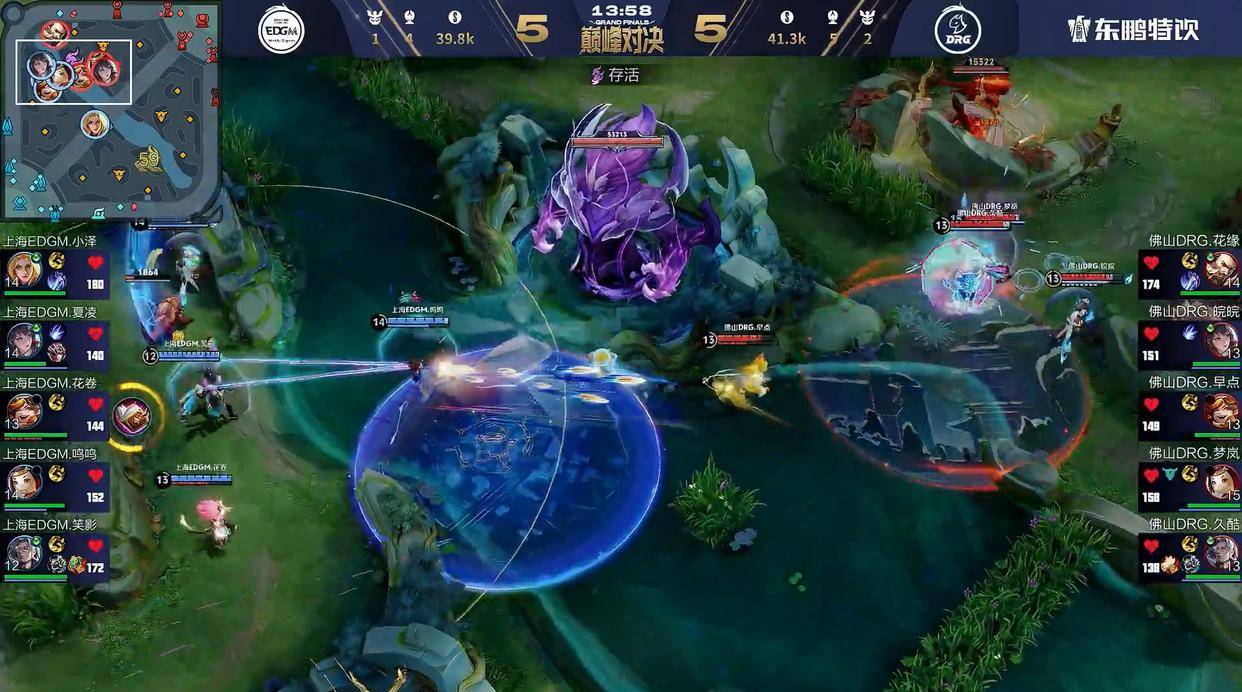Select player 上海EDGM.小泽 portrait
The image size is (1242, 692).
(x=24, y=270)
